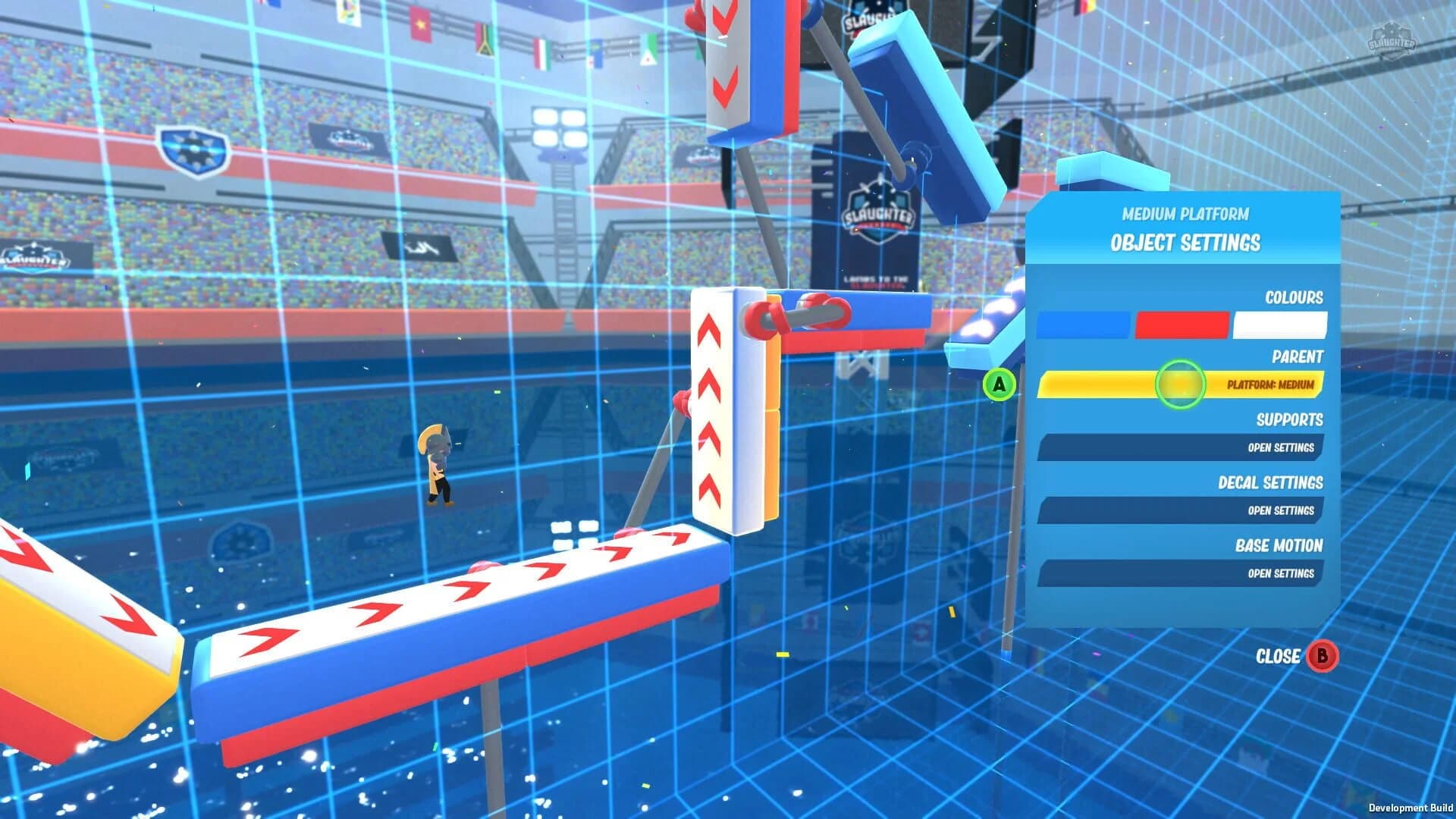The height and width of the screenshot is (819, 1456).
Task: Click the green A button prompt
Action: 999,385
